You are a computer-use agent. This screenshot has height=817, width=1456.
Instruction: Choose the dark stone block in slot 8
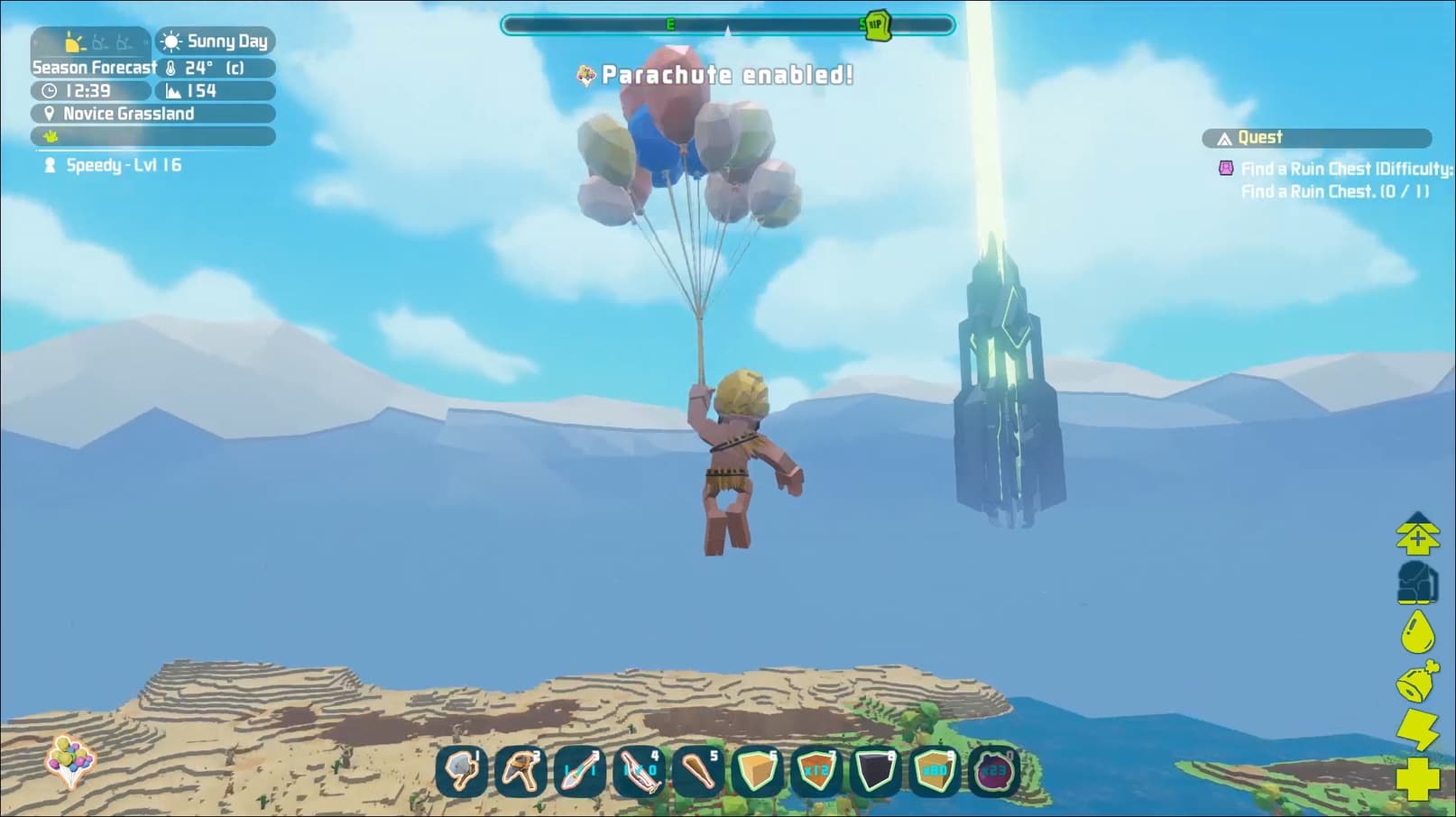tap(874, 771)
